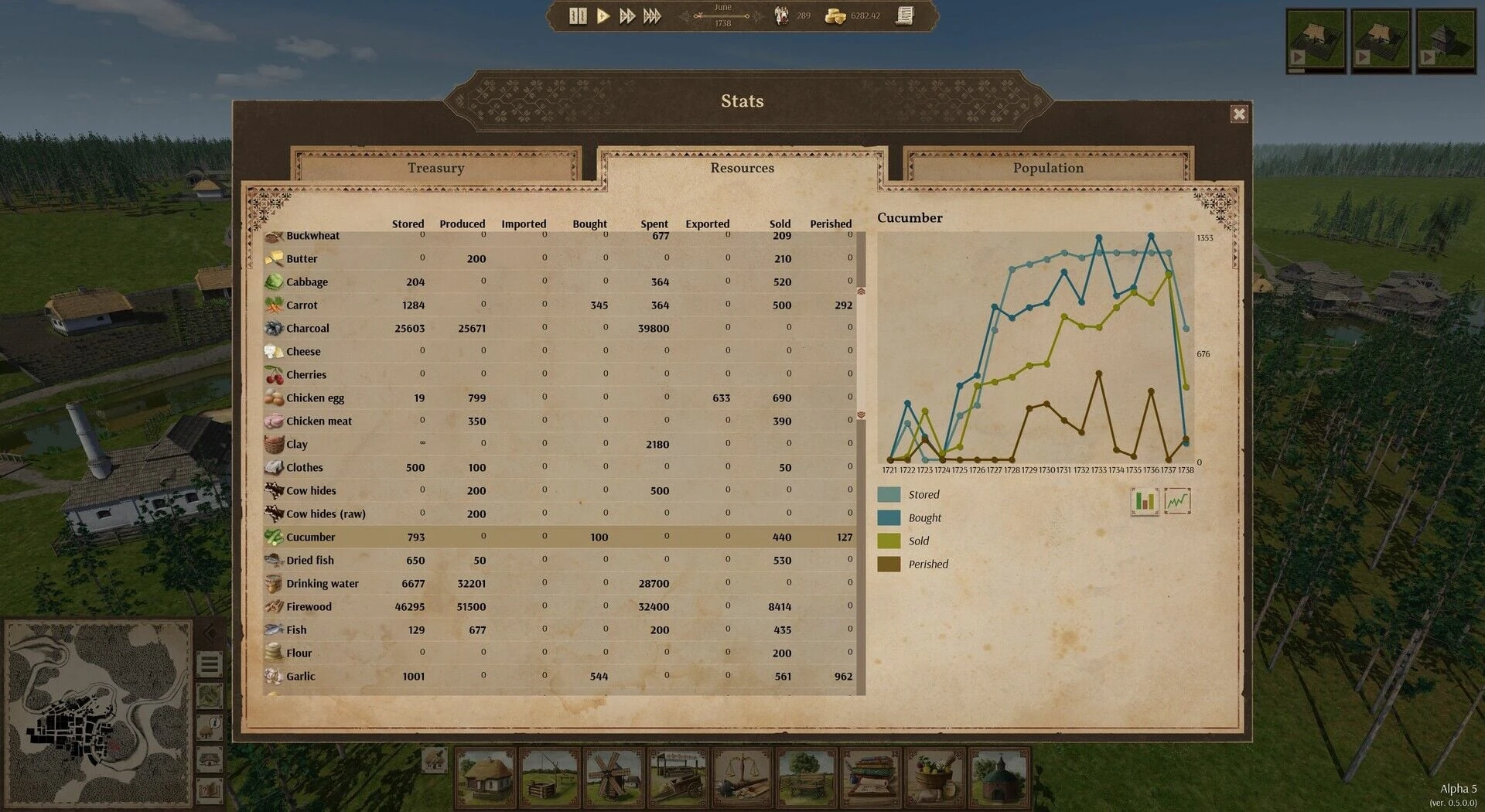Viewport: 1485px width, 812px height.
Task: Click the town minimap
Action: [97, 713]
